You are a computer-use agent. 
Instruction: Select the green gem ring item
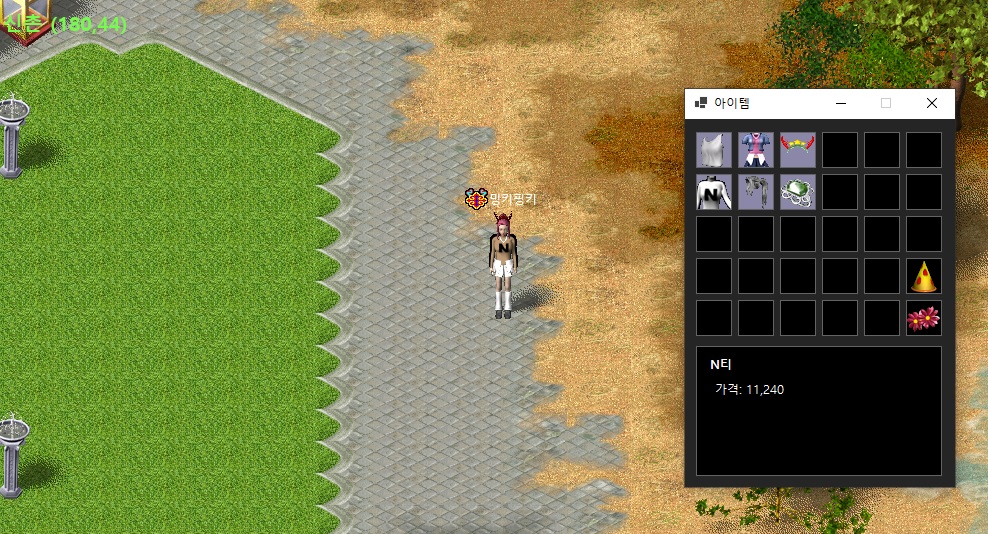coord(798,192)
